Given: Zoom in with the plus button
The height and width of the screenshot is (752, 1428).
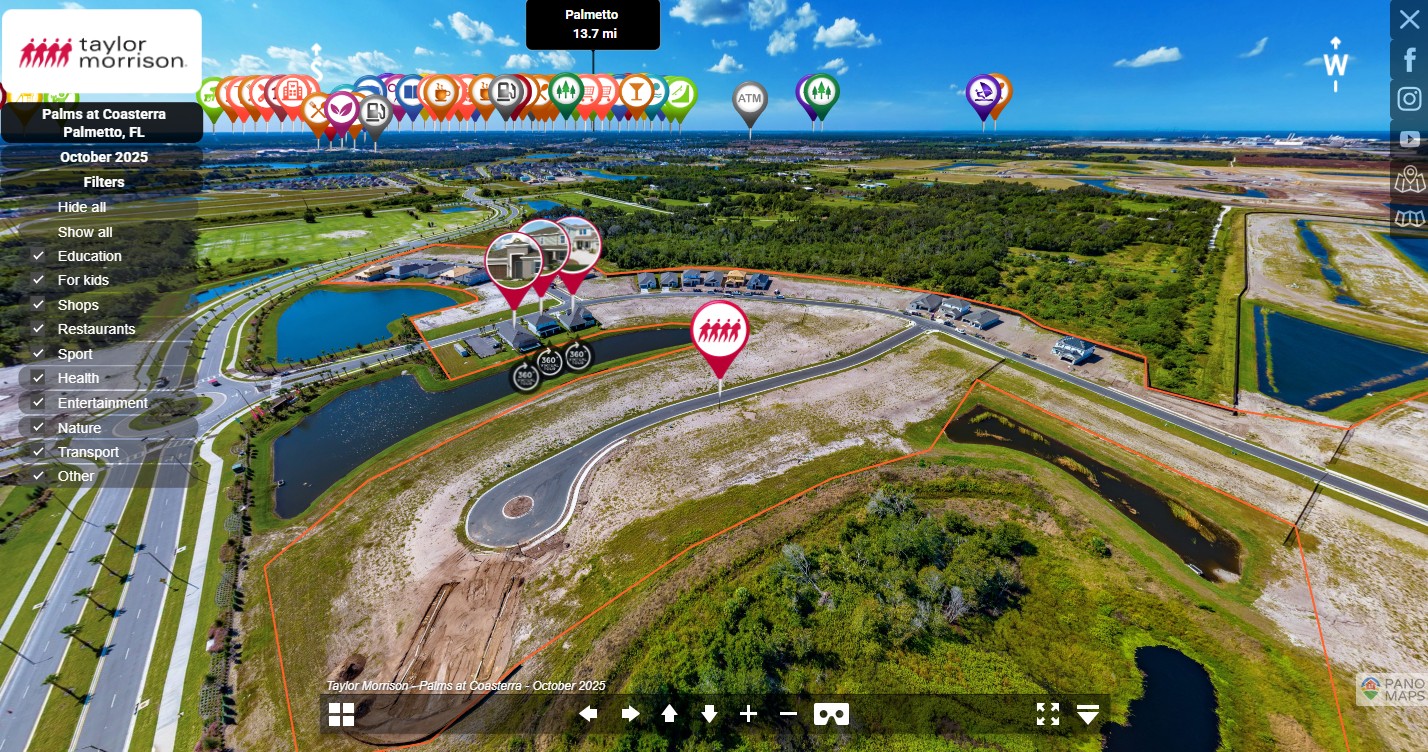Looking at the screenshot, I should point(749,714).
